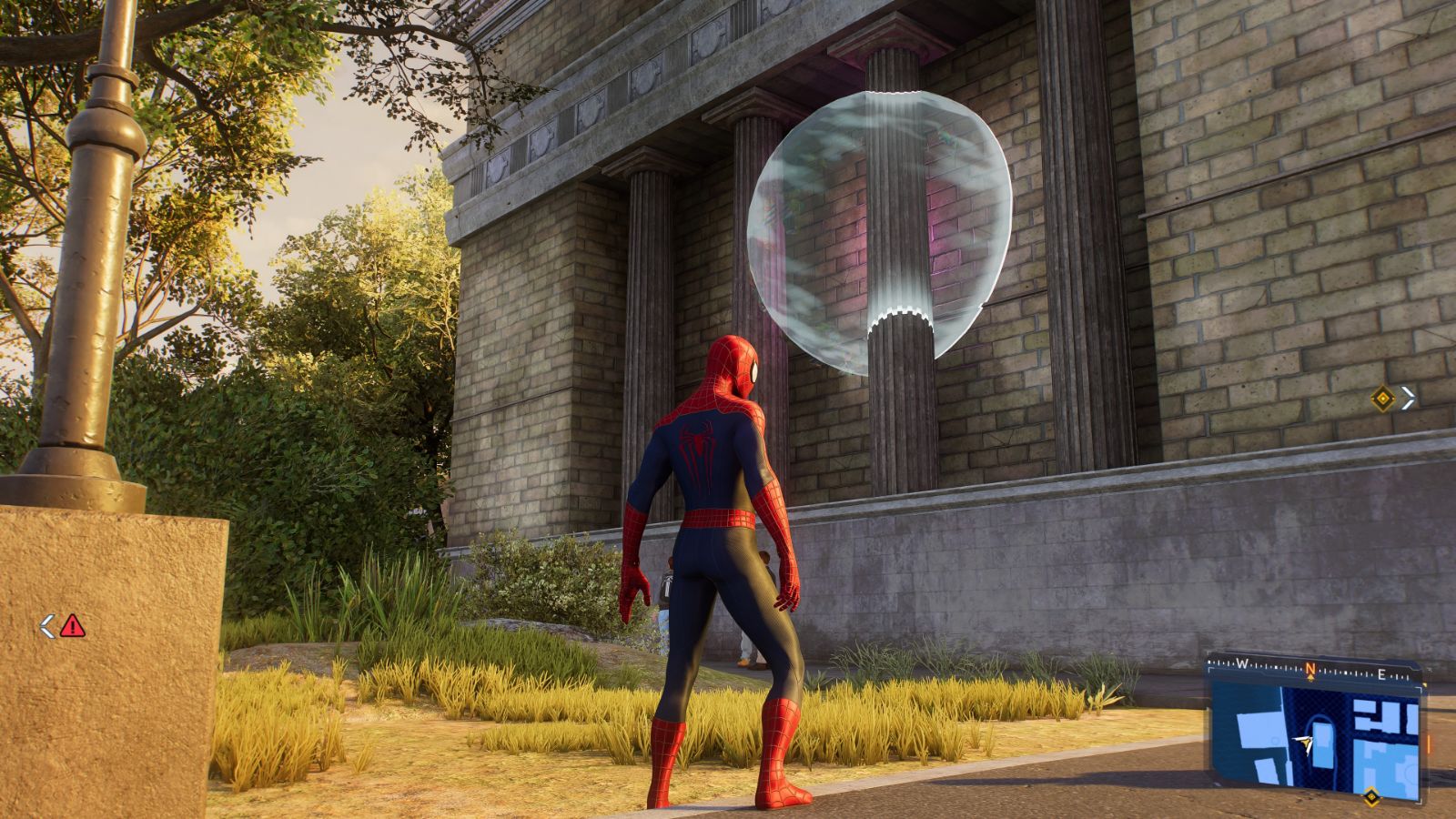Click the yellow heading triangle under the N

click(x=1310, y=679)
